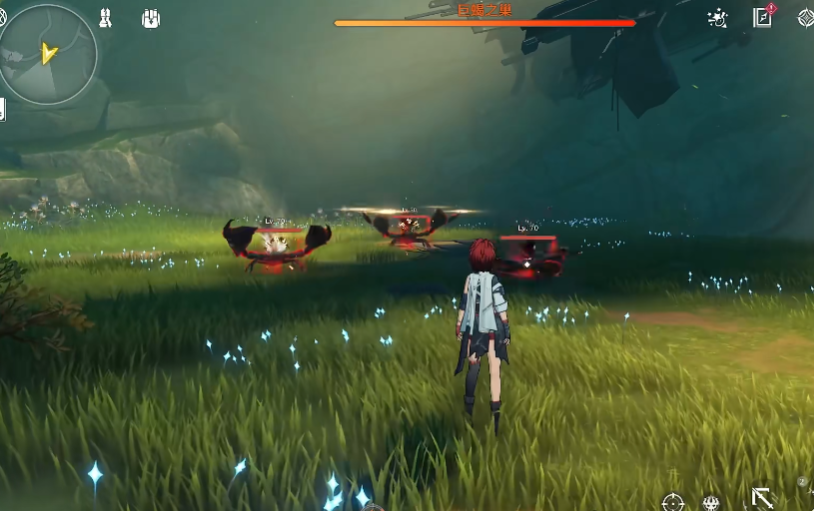
Task: Click the twin-figure icon beside the minimap
Action: click(x=105, y=18)
